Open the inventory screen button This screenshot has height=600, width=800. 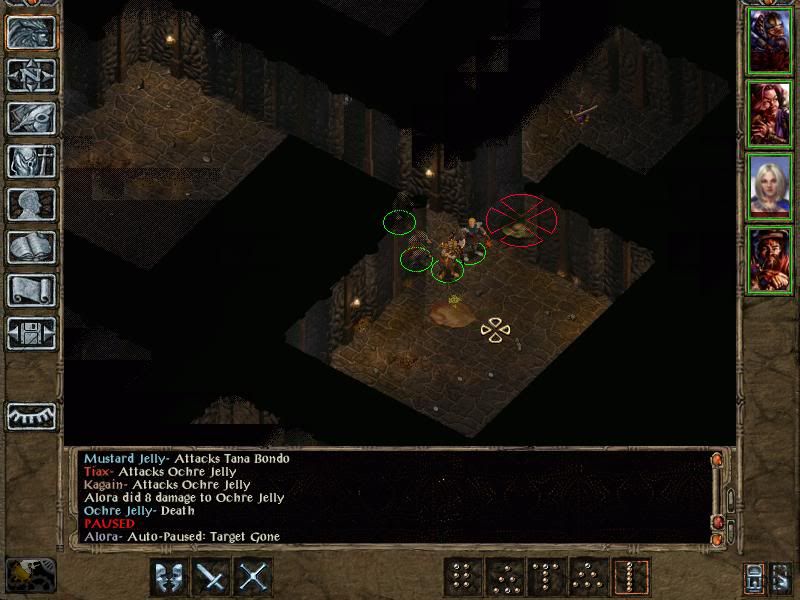click(x=31, y=160)
